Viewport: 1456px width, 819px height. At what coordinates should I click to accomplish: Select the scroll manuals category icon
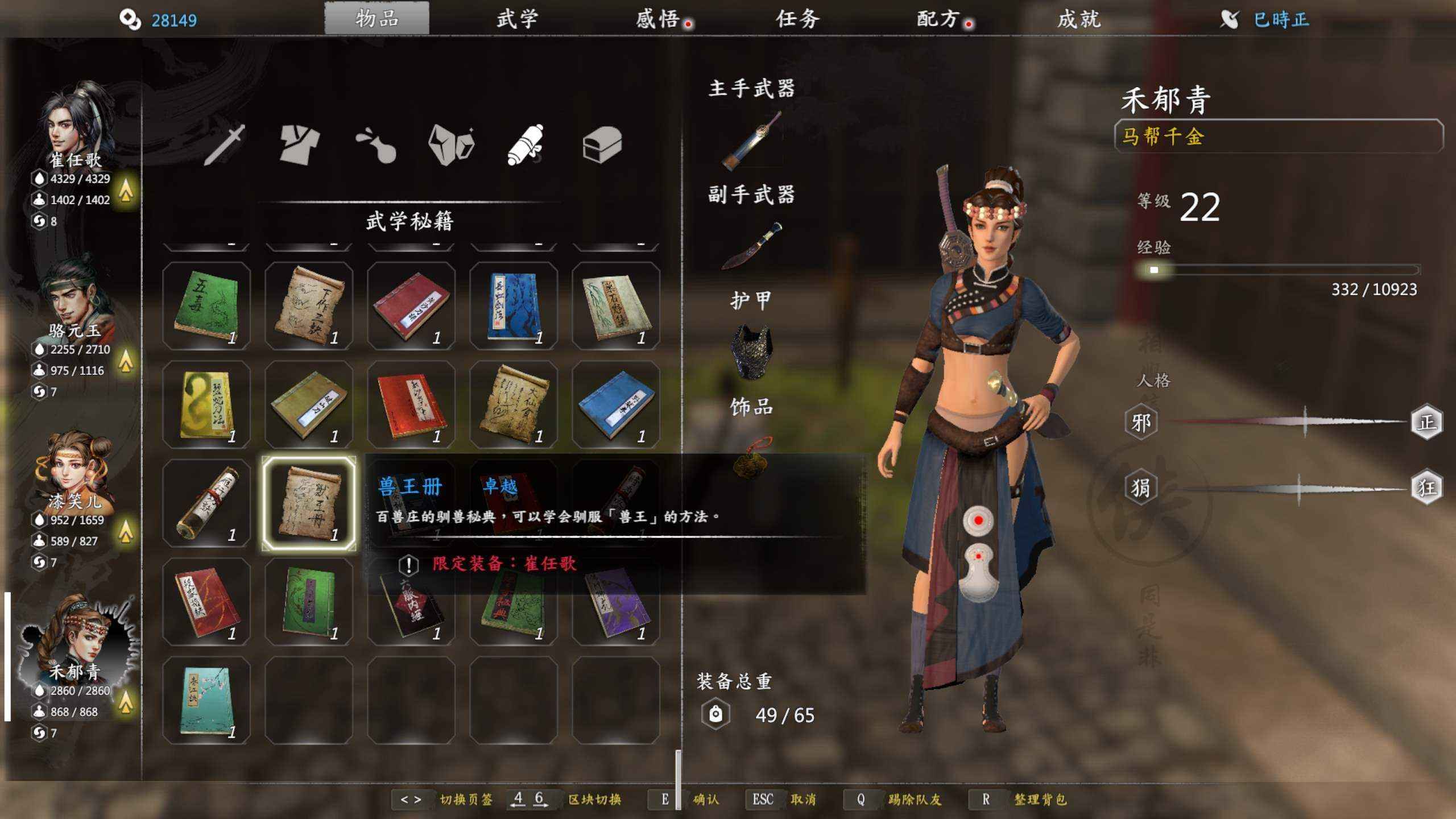(x=526, y=144)
